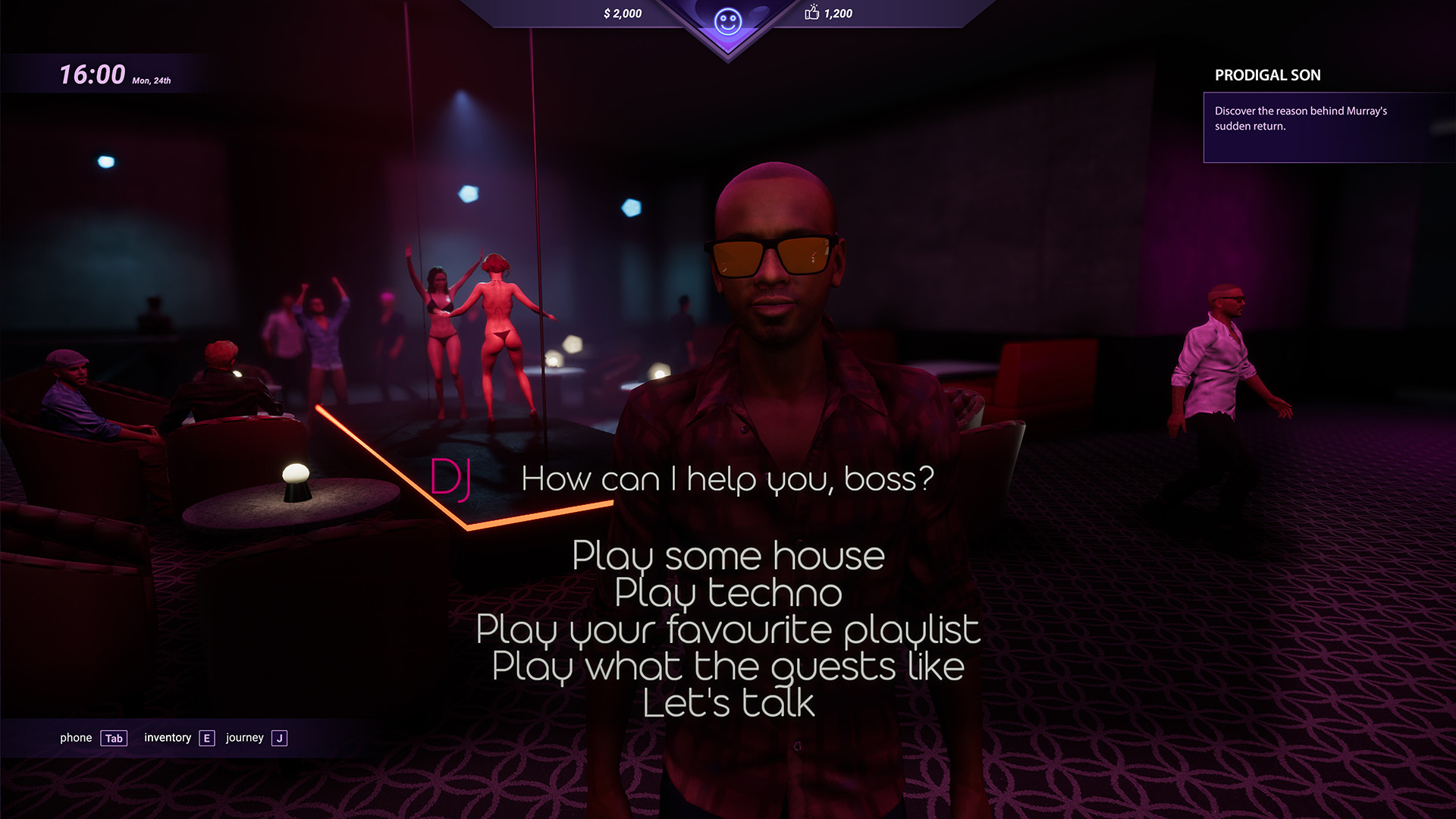Choose the 'Play techno' dialogue option
1456x819 pixels.
tap(728, 593)
